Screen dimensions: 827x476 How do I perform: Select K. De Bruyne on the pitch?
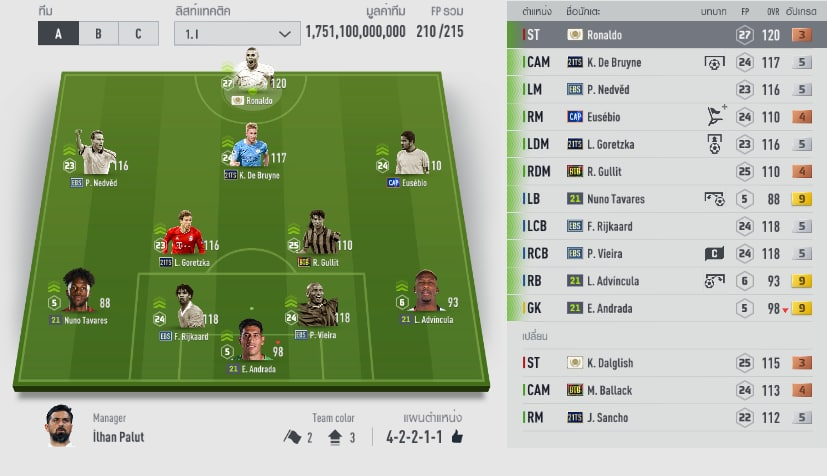pyautogui.click(x=248, y=149)
